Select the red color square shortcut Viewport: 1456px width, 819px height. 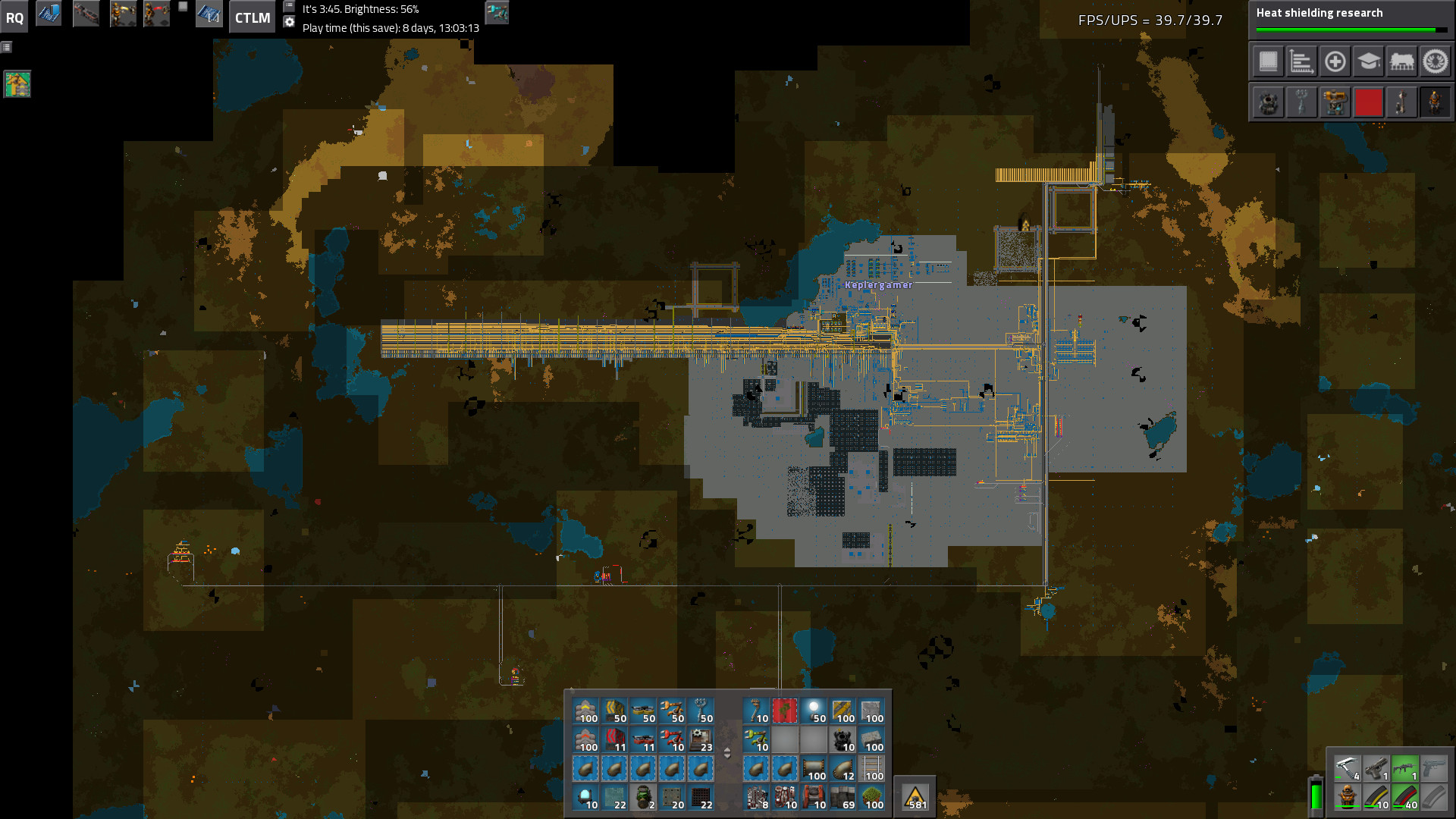[x=1368, y=102]
